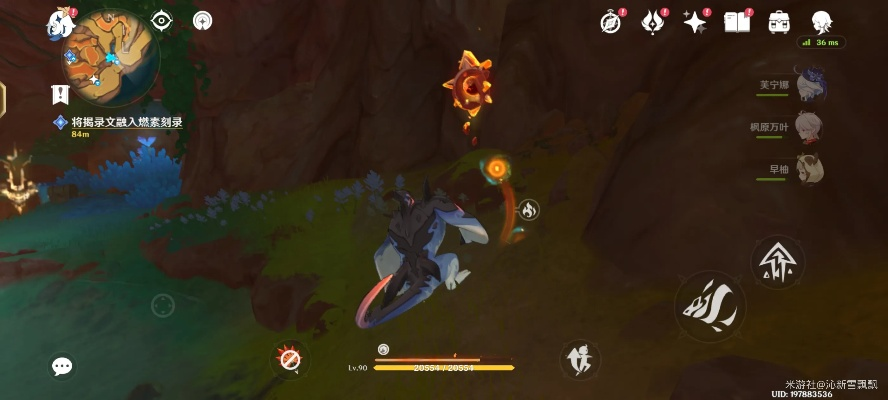Open the quest log bookmark icon

(x=60, y=95)
